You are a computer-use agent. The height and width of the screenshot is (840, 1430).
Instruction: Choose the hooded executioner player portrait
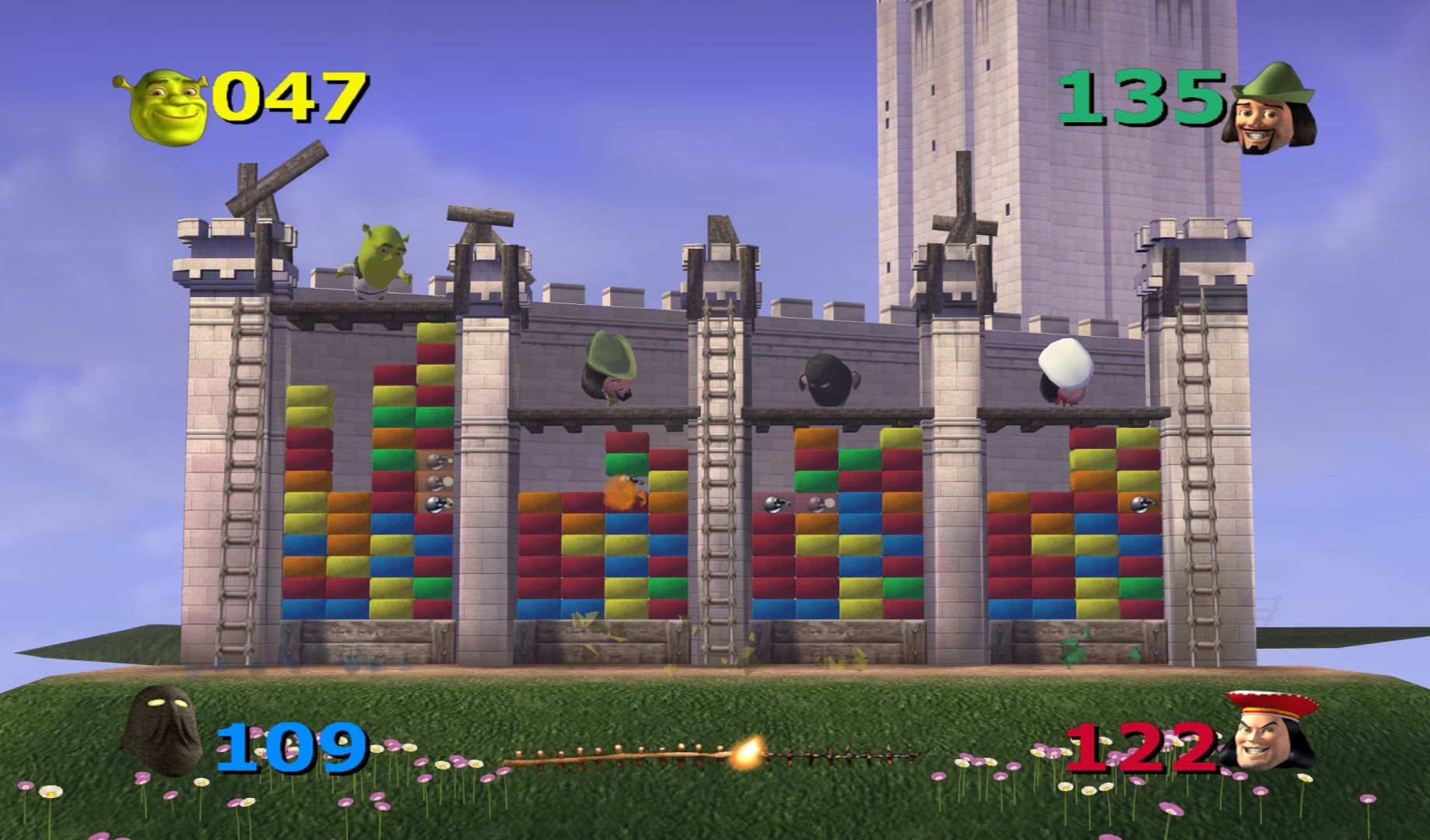tap(163, 730)
